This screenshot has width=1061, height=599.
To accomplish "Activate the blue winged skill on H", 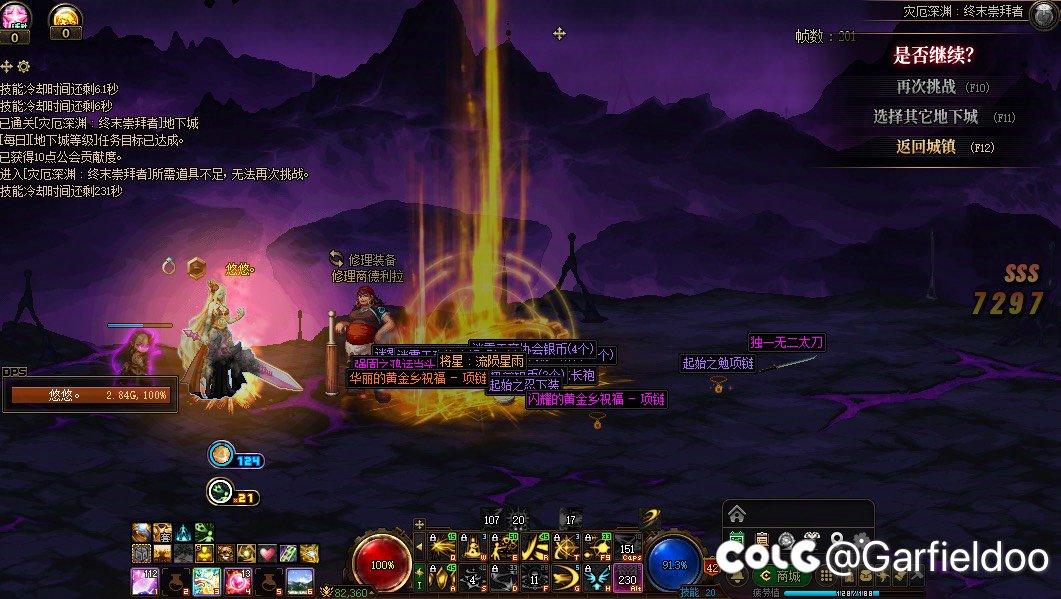I will pyautogui.click(x=598, y=577).
